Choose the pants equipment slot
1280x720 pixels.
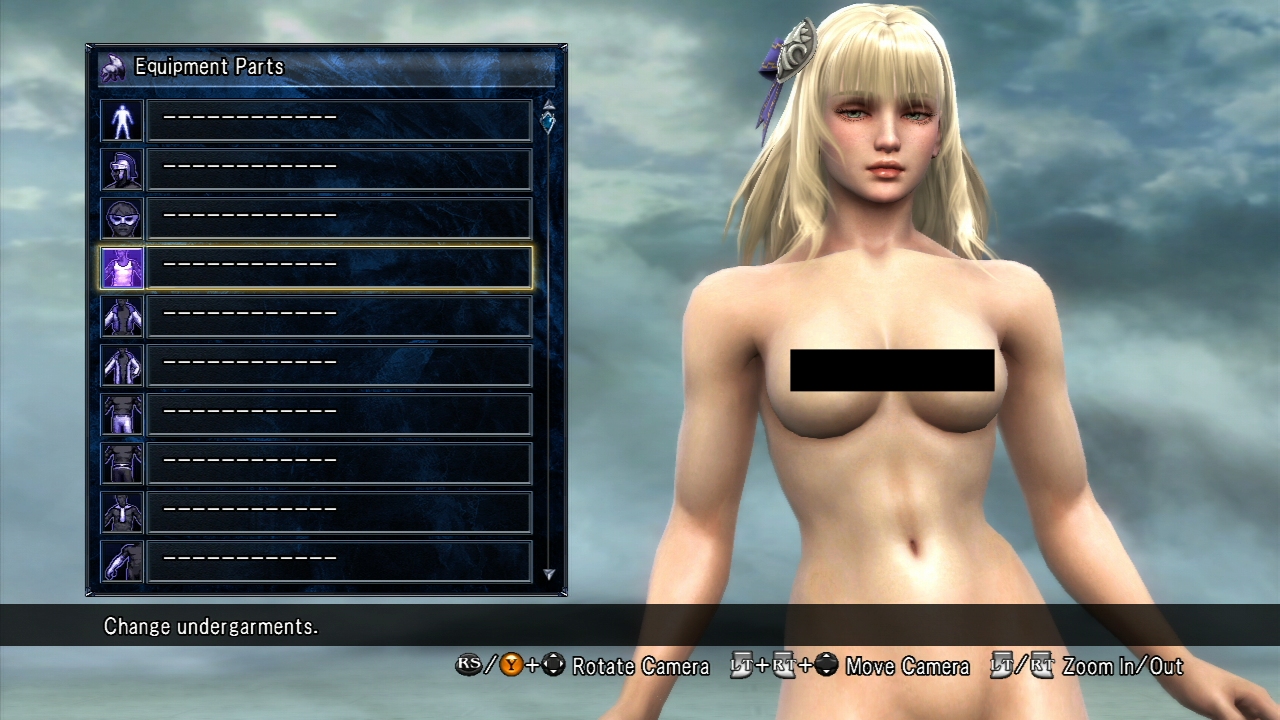tap(339, 414)
